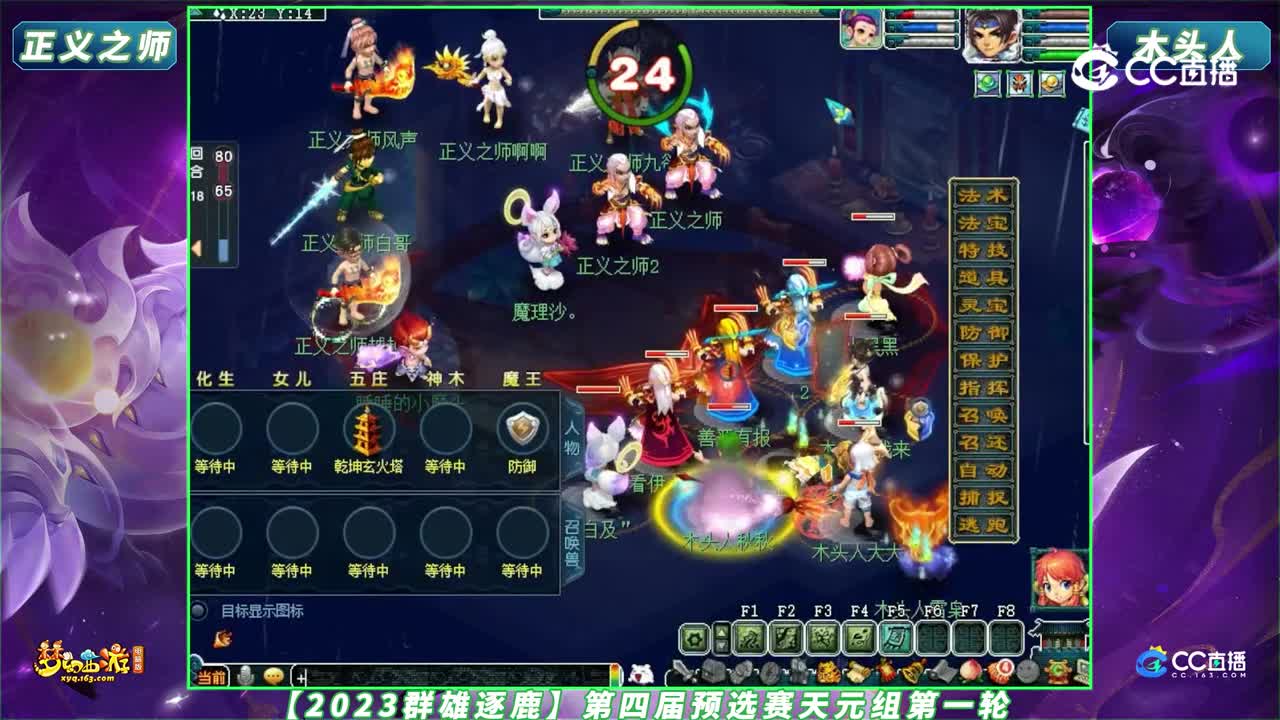Open the 召唤 summon list

click(x=980, y=416)
